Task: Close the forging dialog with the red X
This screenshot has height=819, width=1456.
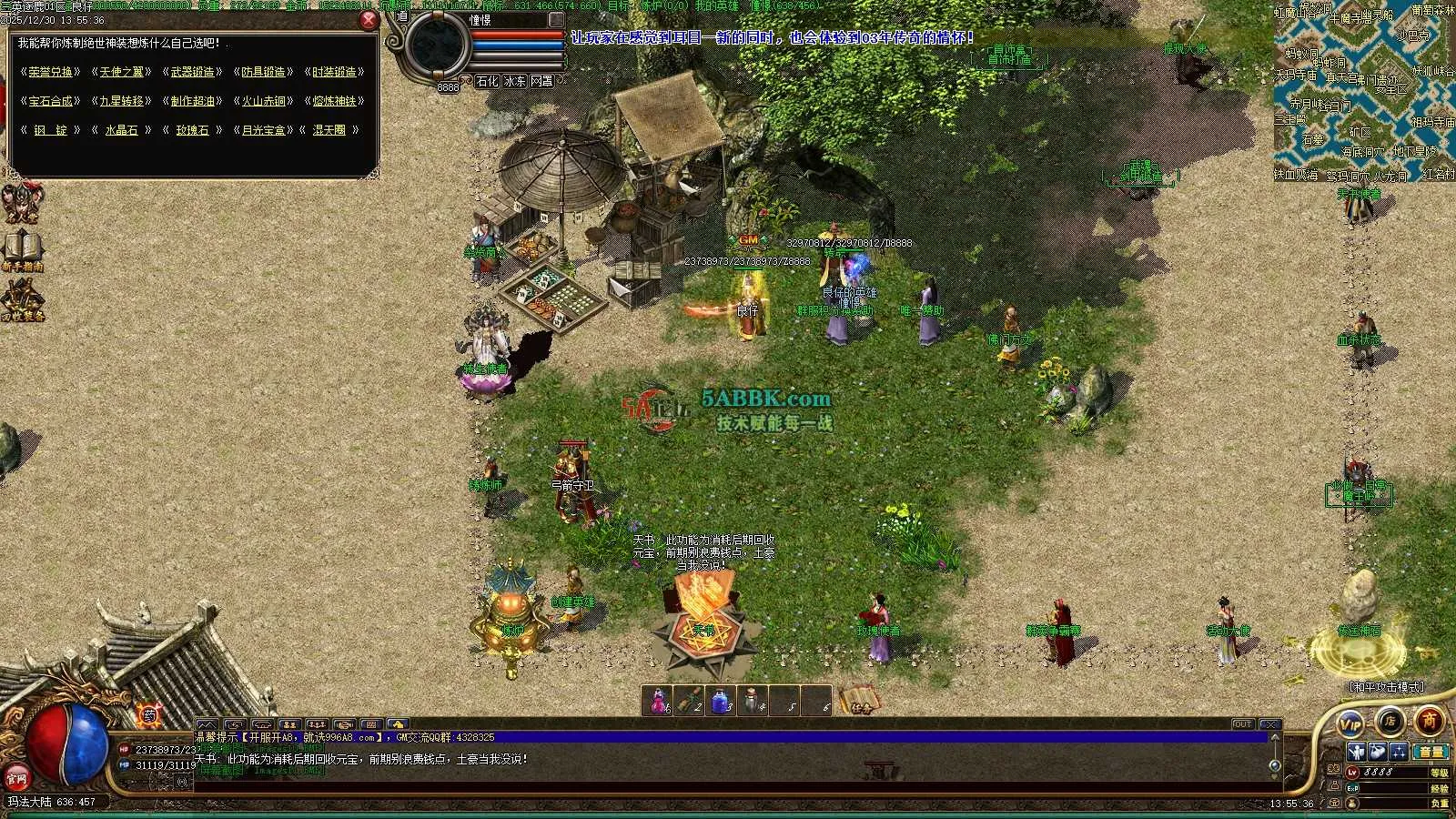Action: click(369, 20)
